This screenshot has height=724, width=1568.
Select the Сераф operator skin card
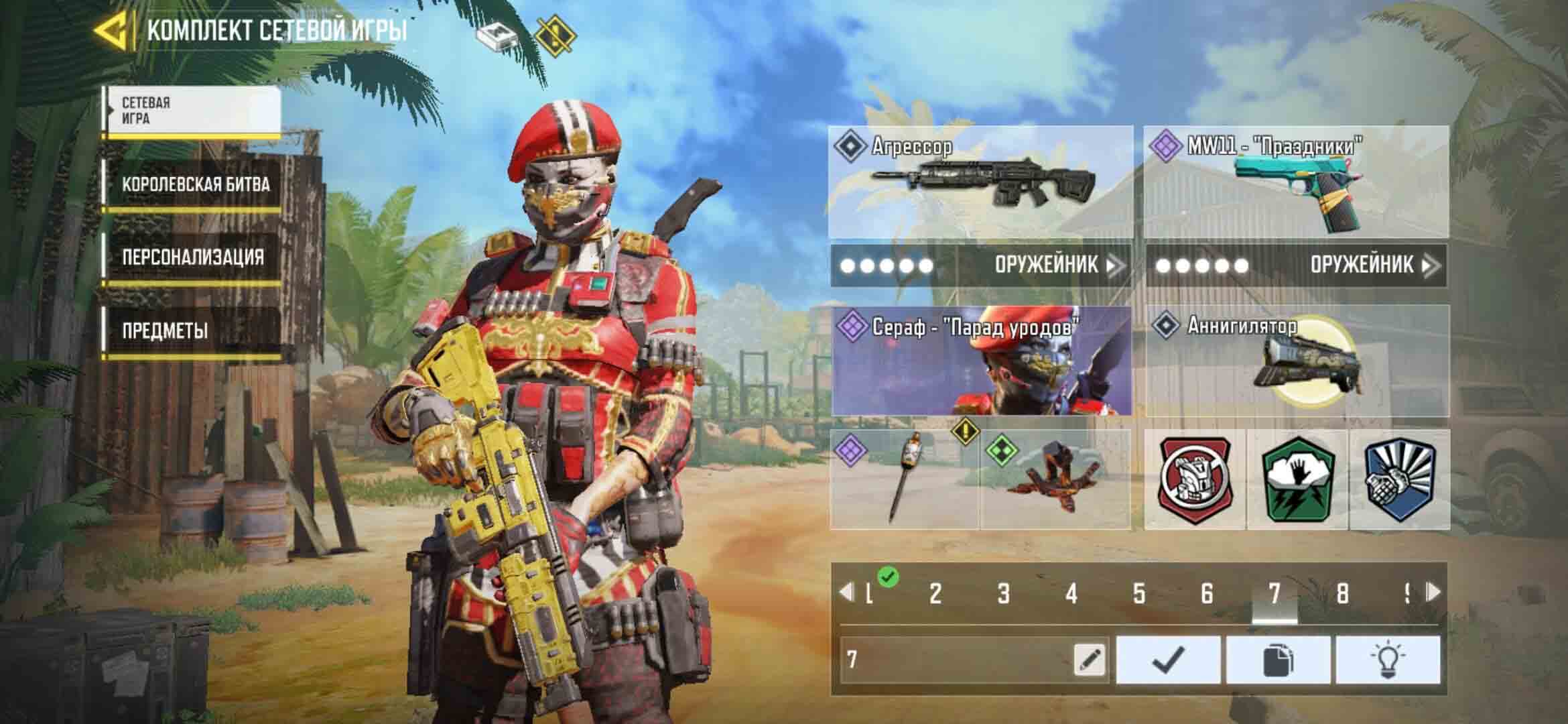click(981, 361)
